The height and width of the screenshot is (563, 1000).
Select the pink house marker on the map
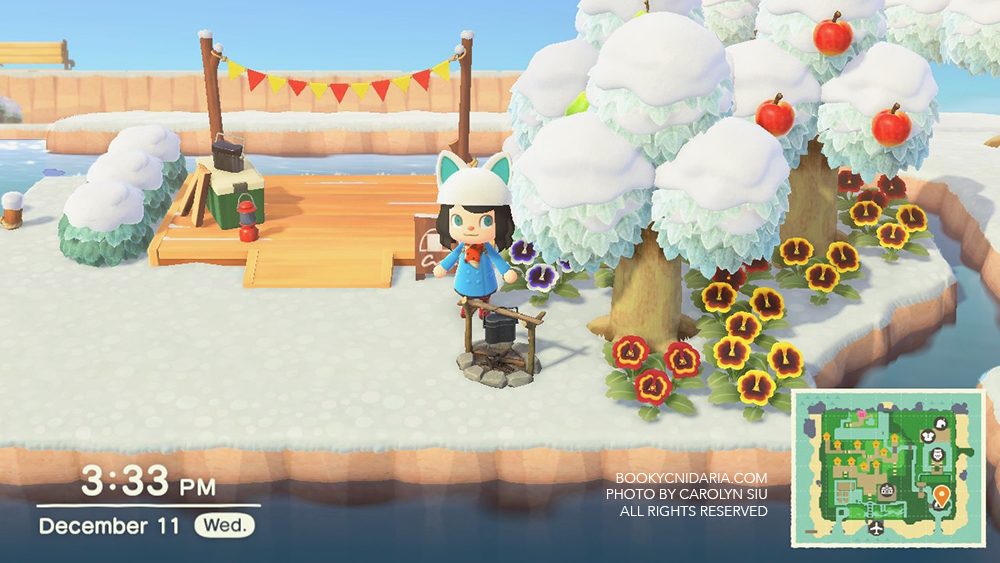pyautogui.click(x=861, y=414)
